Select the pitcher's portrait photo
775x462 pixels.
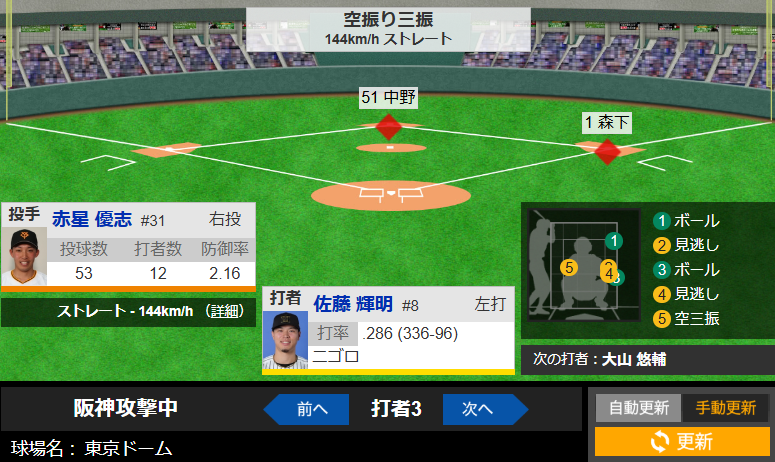[23, 258]
